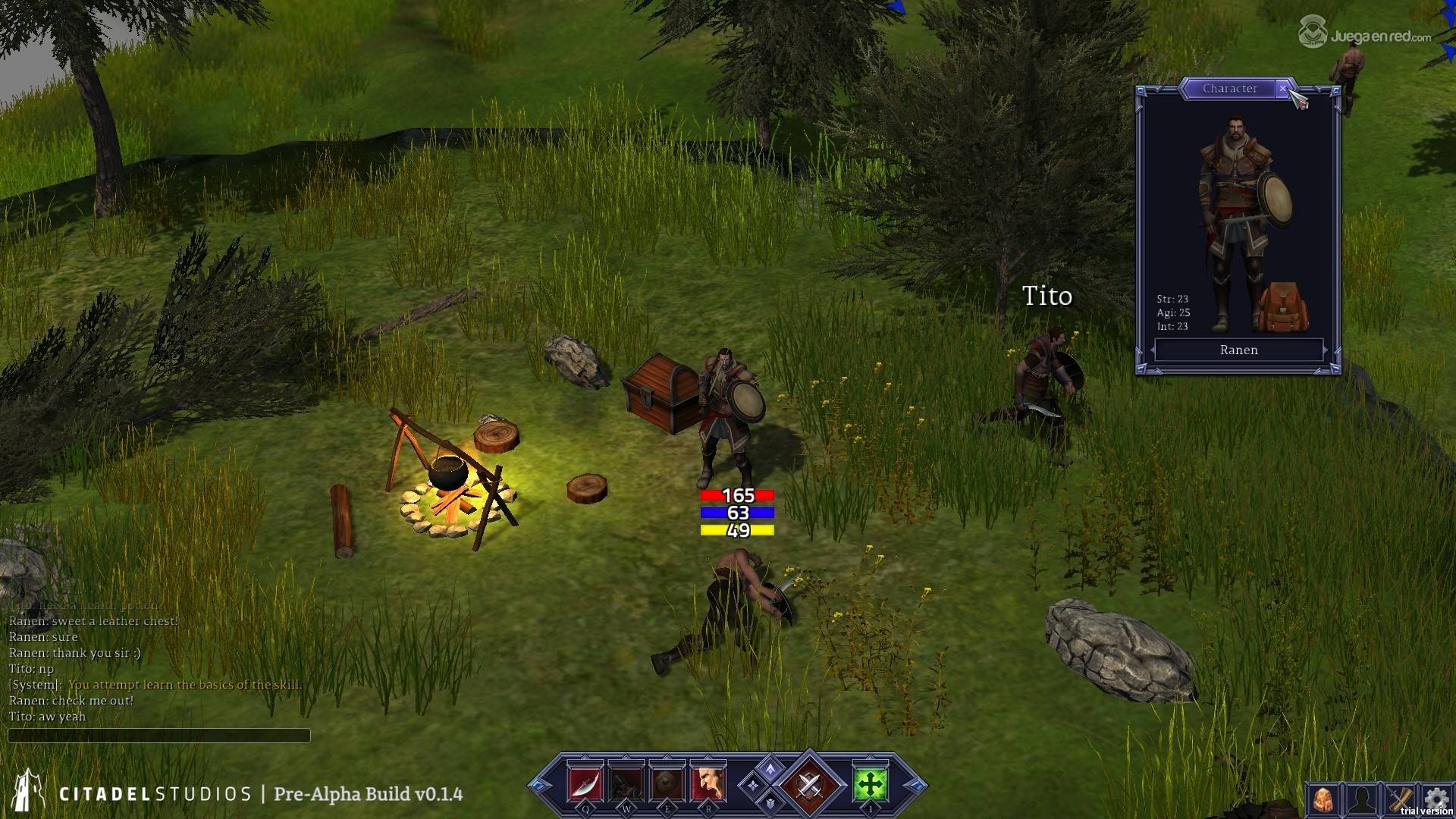Click the Ranen name bar
This screenshot has width=1456, height=819.
(x=1238, y=350)
